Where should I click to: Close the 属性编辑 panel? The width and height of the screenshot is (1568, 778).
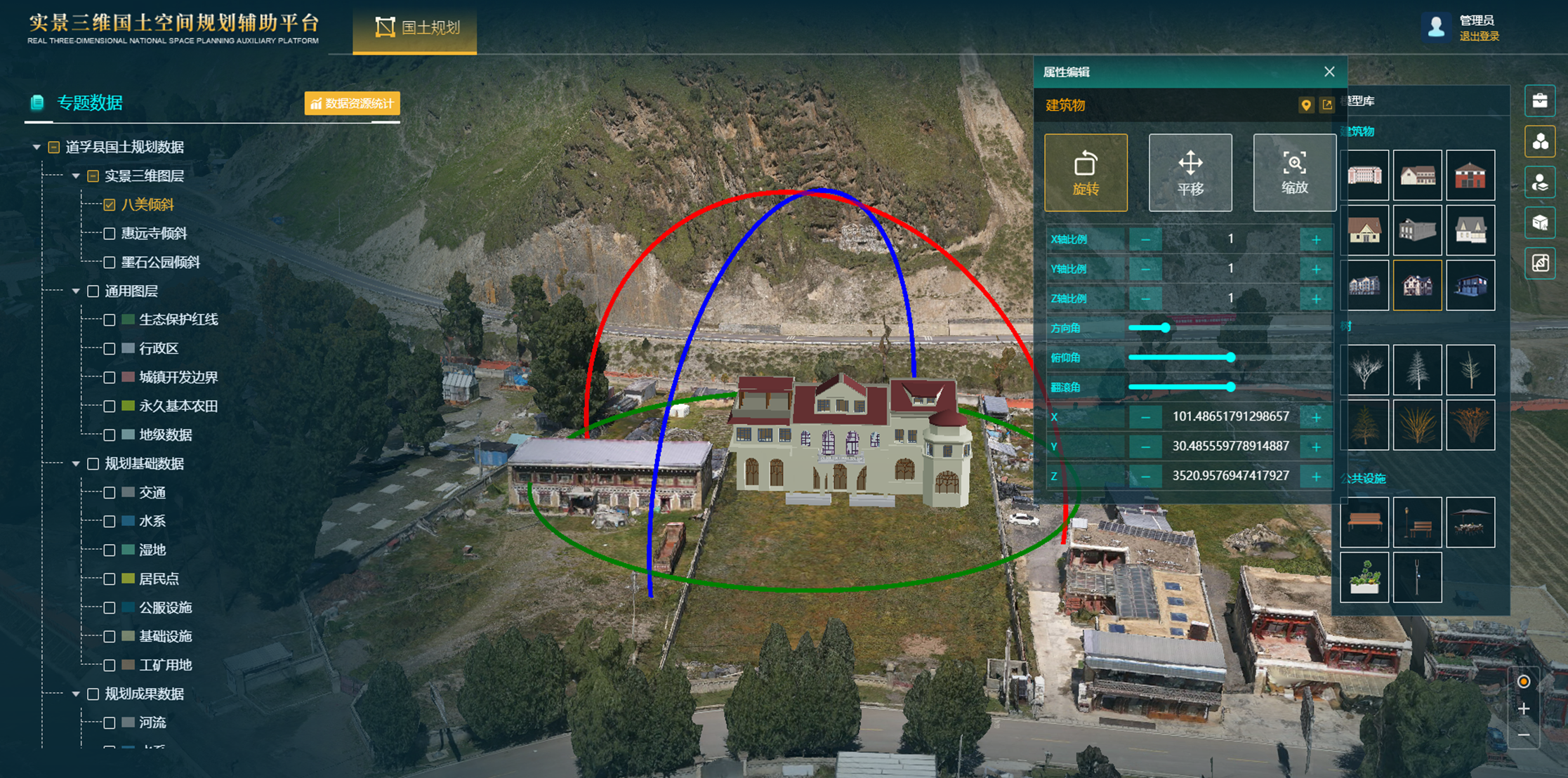click(1329, 72)
